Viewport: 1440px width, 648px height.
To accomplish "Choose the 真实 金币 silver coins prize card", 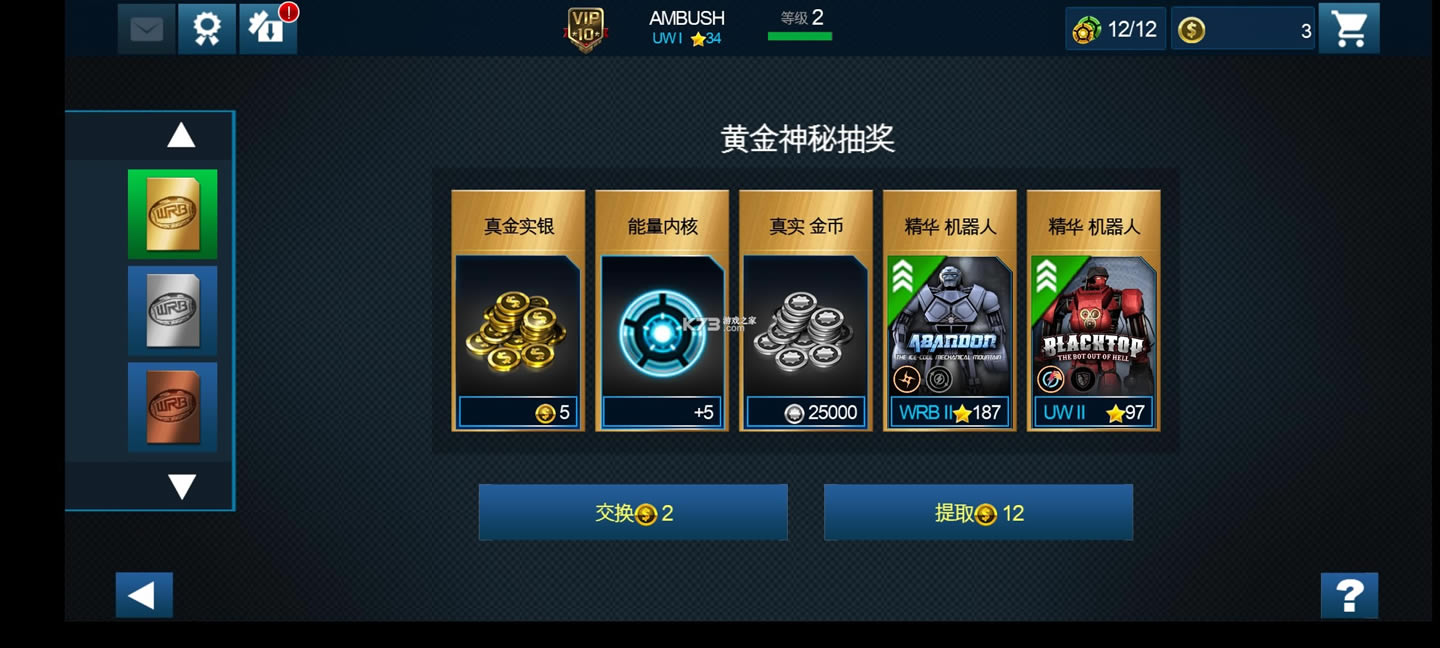I will click(x=806, y=311).
